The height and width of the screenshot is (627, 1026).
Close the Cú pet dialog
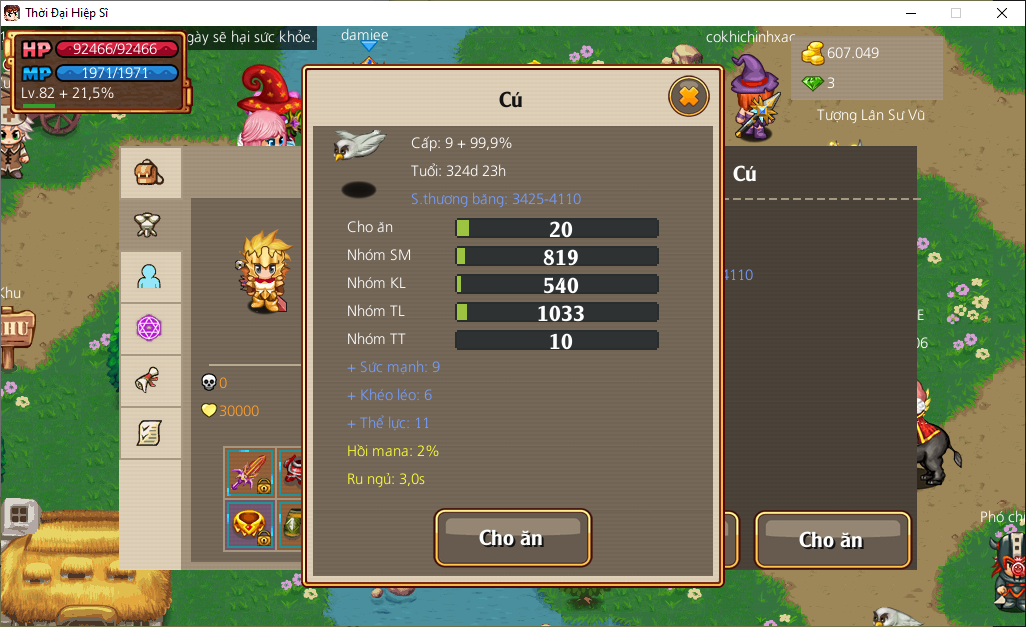[688, 97]
